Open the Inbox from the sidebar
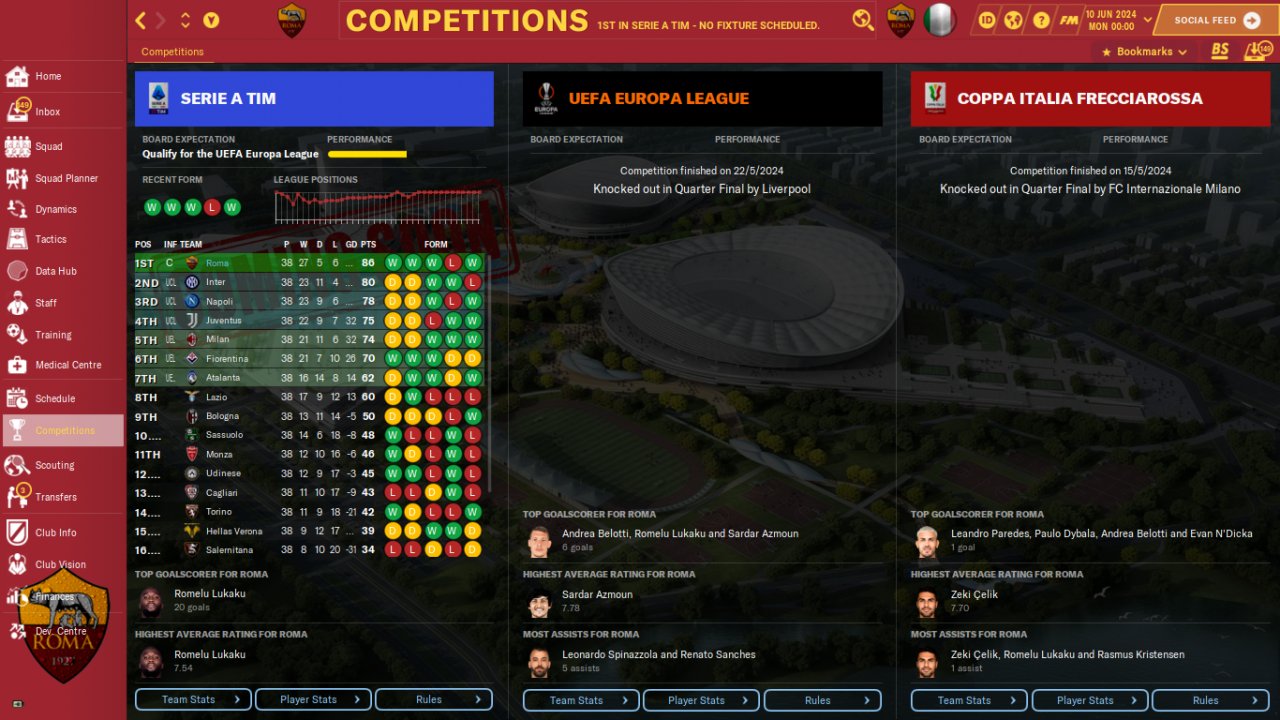 (47, 112)
